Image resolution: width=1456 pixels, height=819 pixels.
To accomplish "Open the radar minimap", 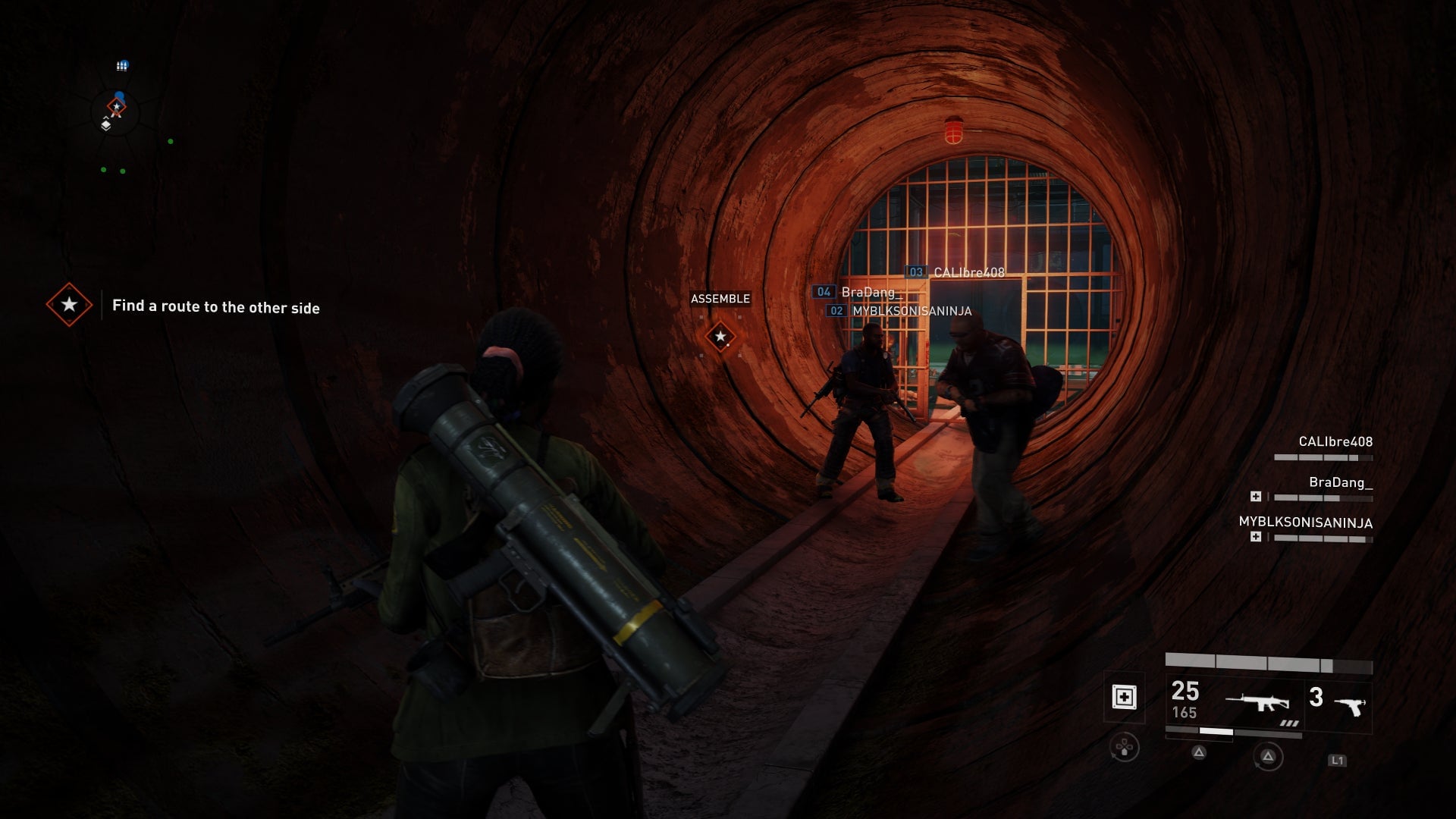I will pyautogui.click(x=118, y=114).
